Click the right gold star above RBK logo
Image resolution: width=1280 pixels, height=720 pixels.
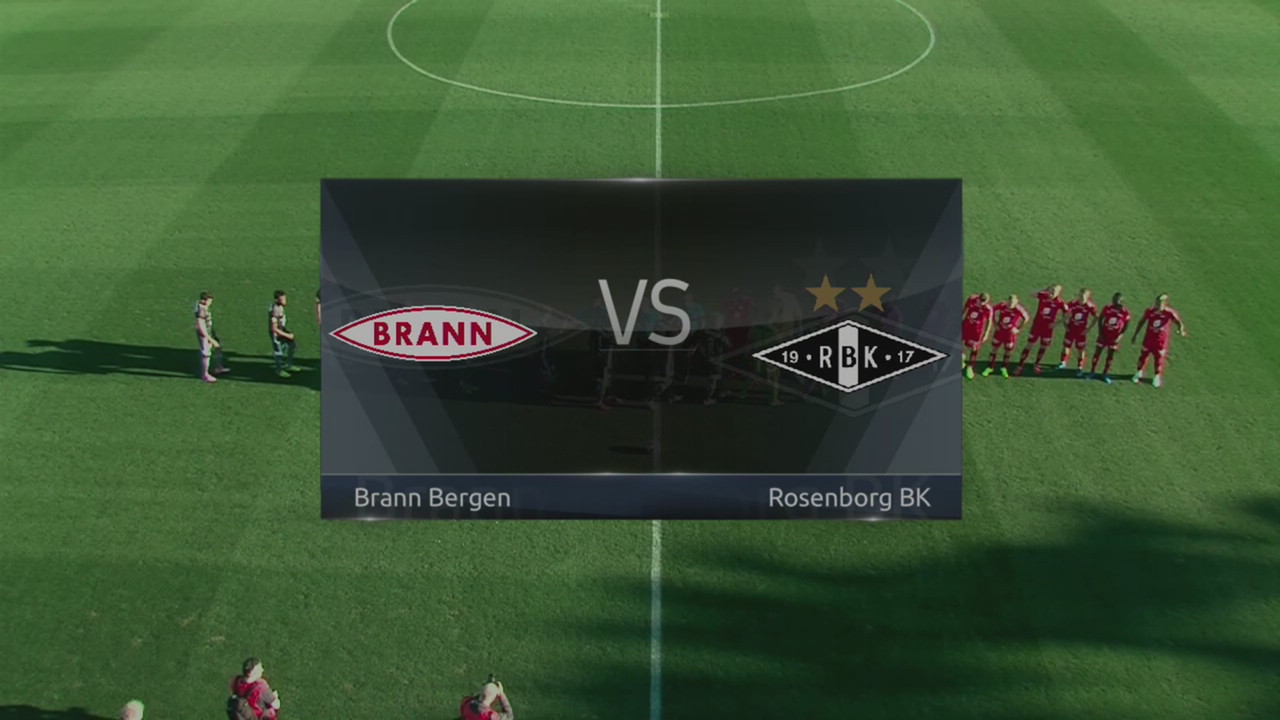(x=872, y=293)
